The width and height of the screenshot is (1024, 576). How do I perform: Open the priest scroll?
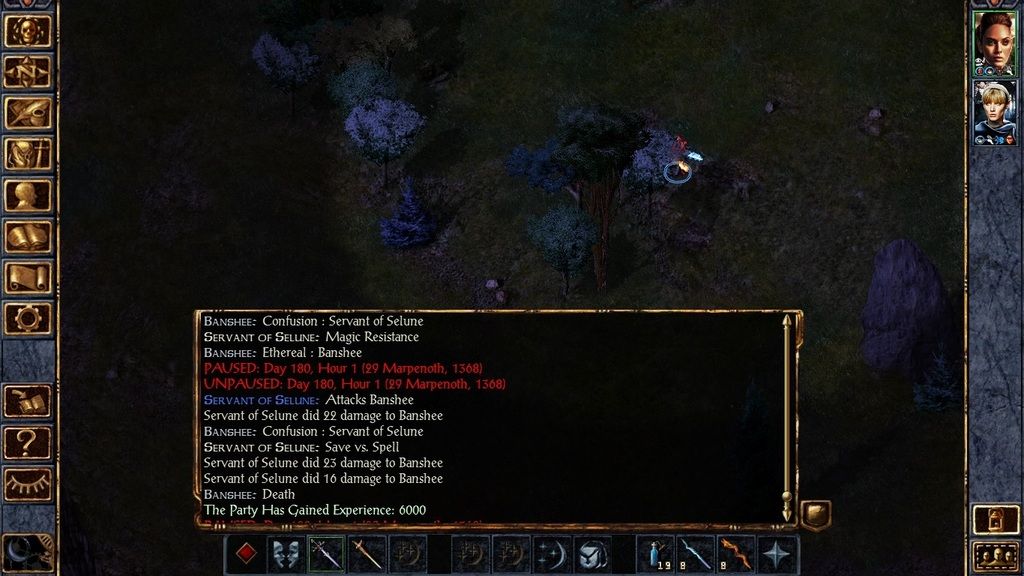point(28,277)
